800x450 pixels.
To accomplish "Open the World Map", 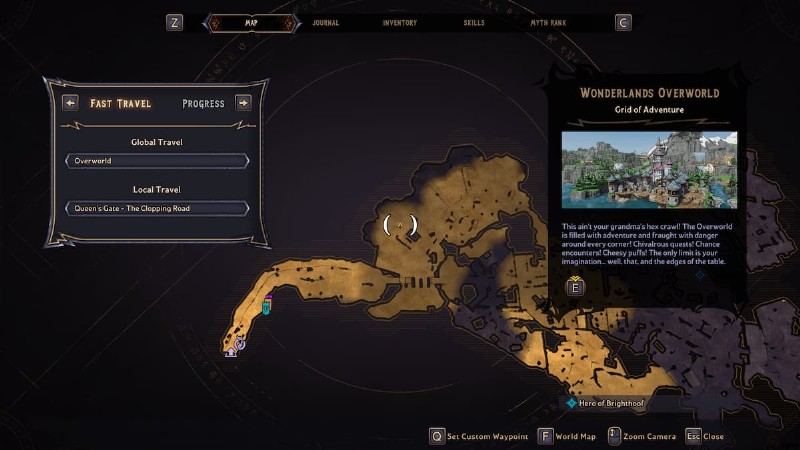I will [567, 436].
